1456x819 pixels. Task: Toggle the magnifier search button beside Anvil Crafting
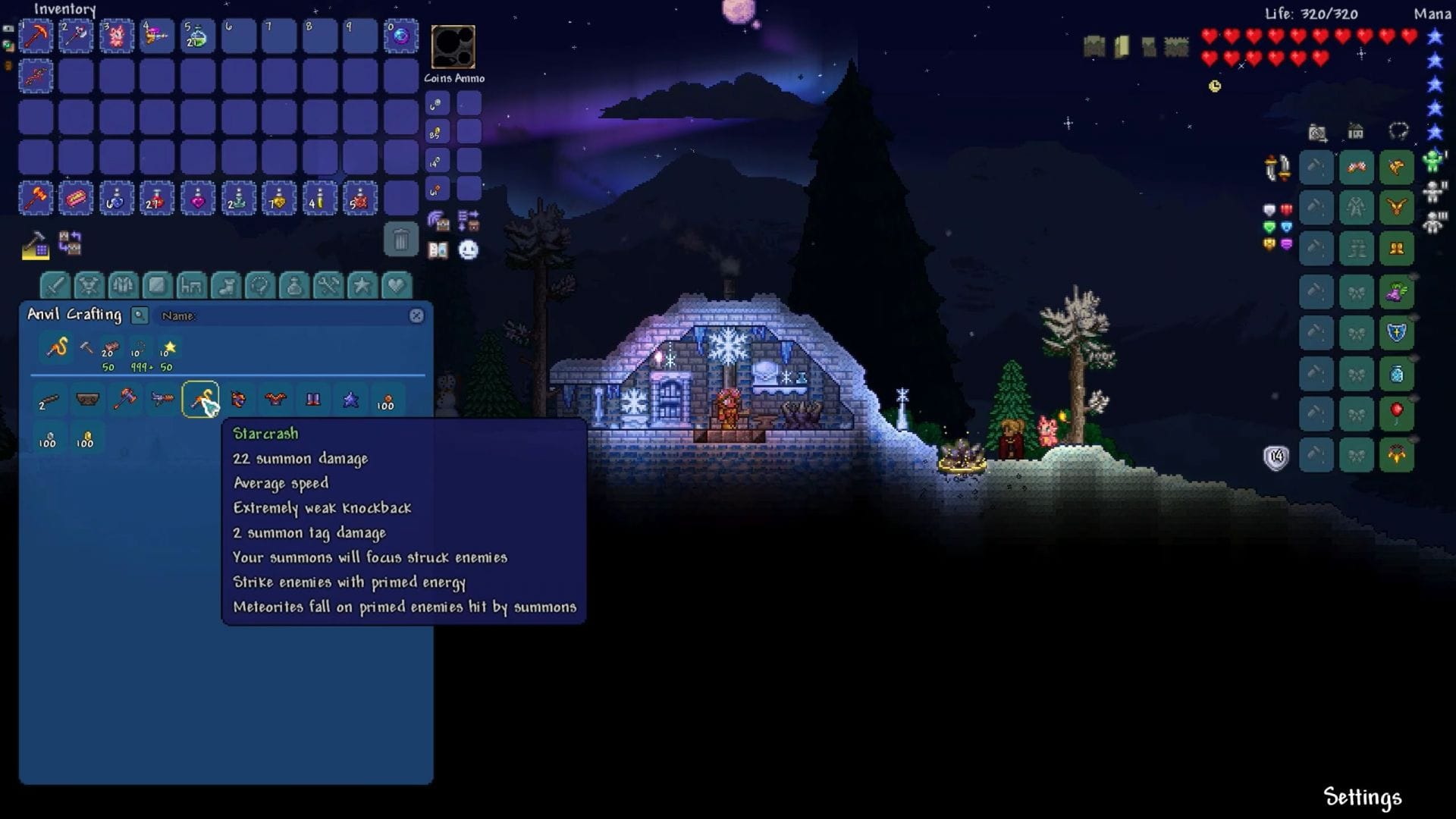pos(140,315)
